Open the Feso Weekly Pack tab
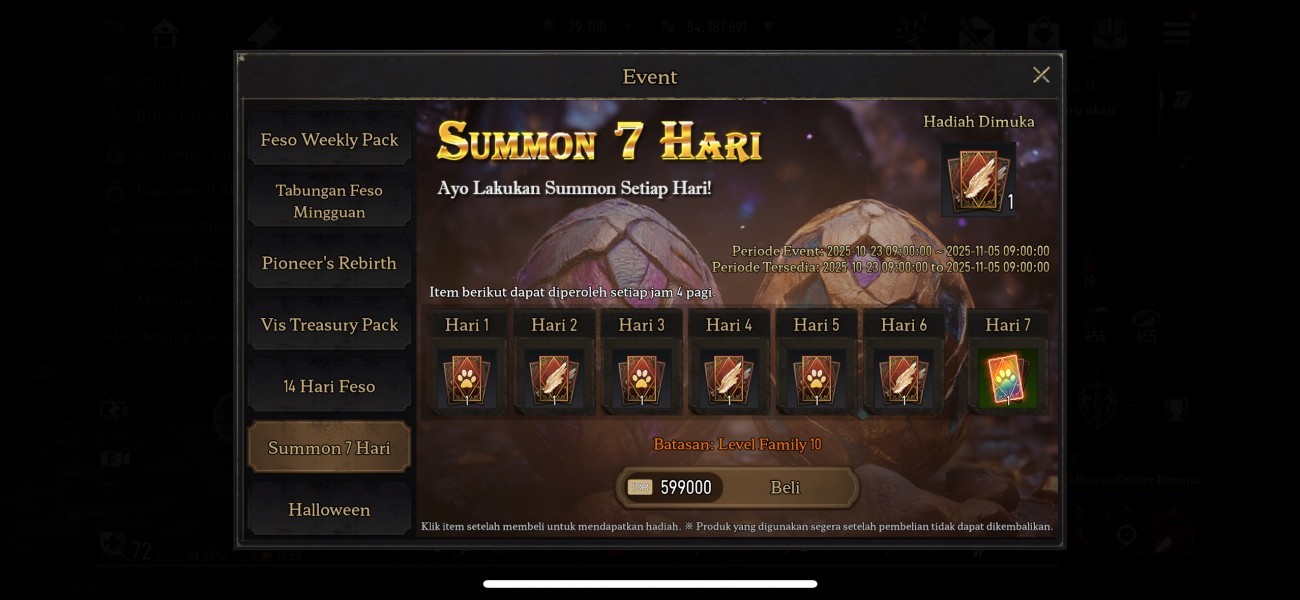 (x=329, y=140)
